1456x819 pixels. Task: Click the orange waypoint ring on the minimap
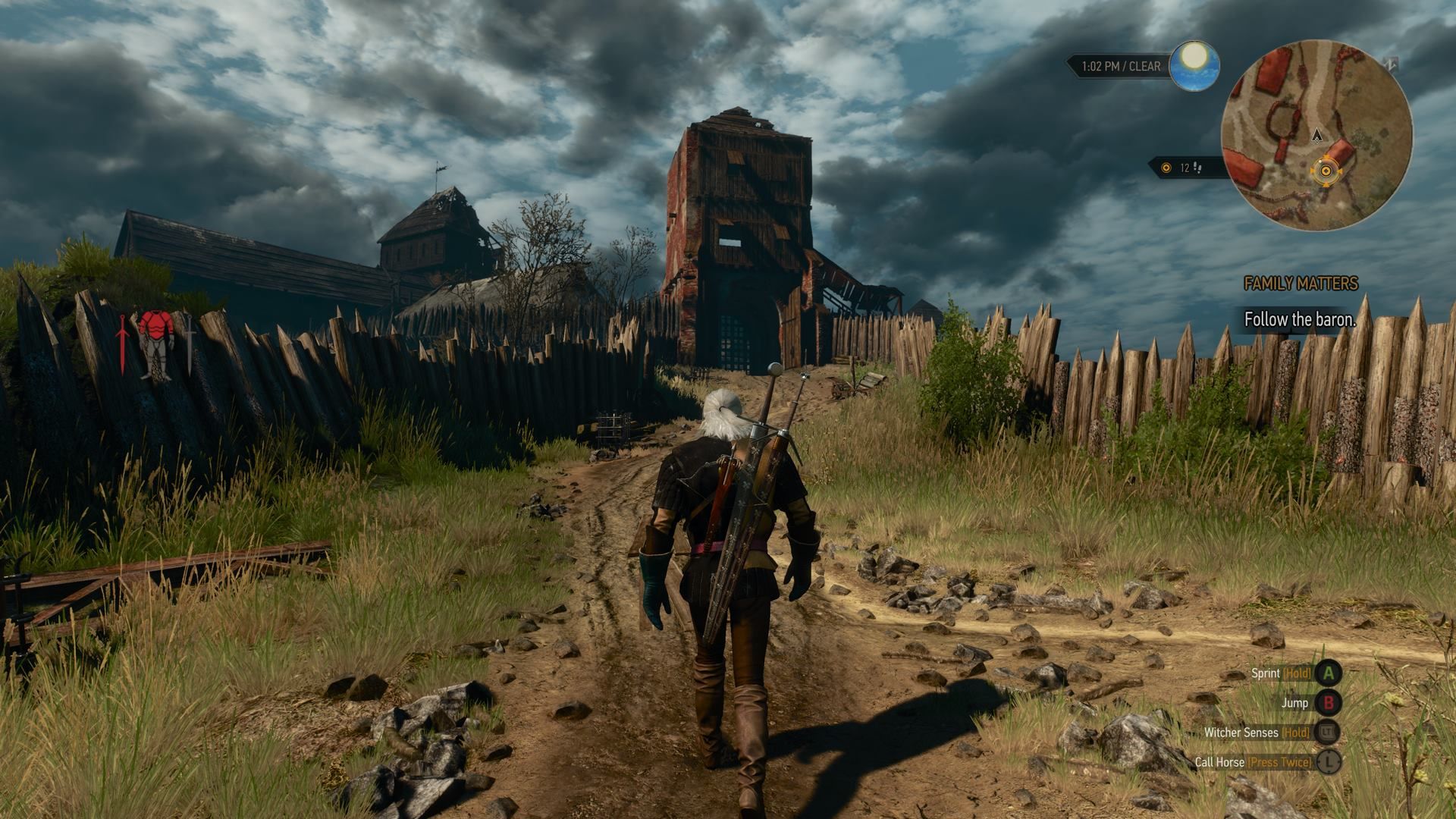(1326, 171)
